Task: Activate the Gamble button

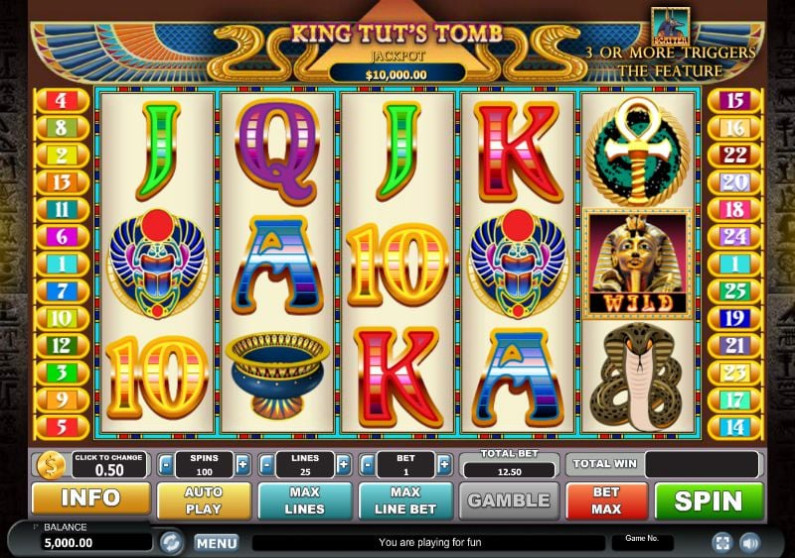Action: tap(509, 500)
